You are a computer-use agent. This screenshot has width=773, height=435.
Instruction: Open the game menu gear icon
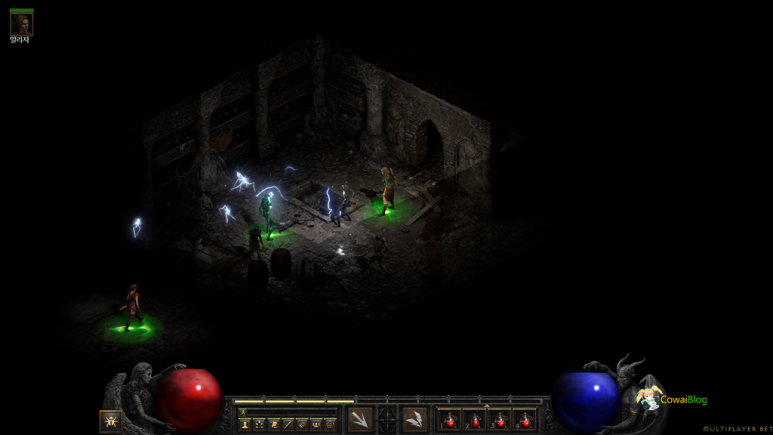[330, 424]
